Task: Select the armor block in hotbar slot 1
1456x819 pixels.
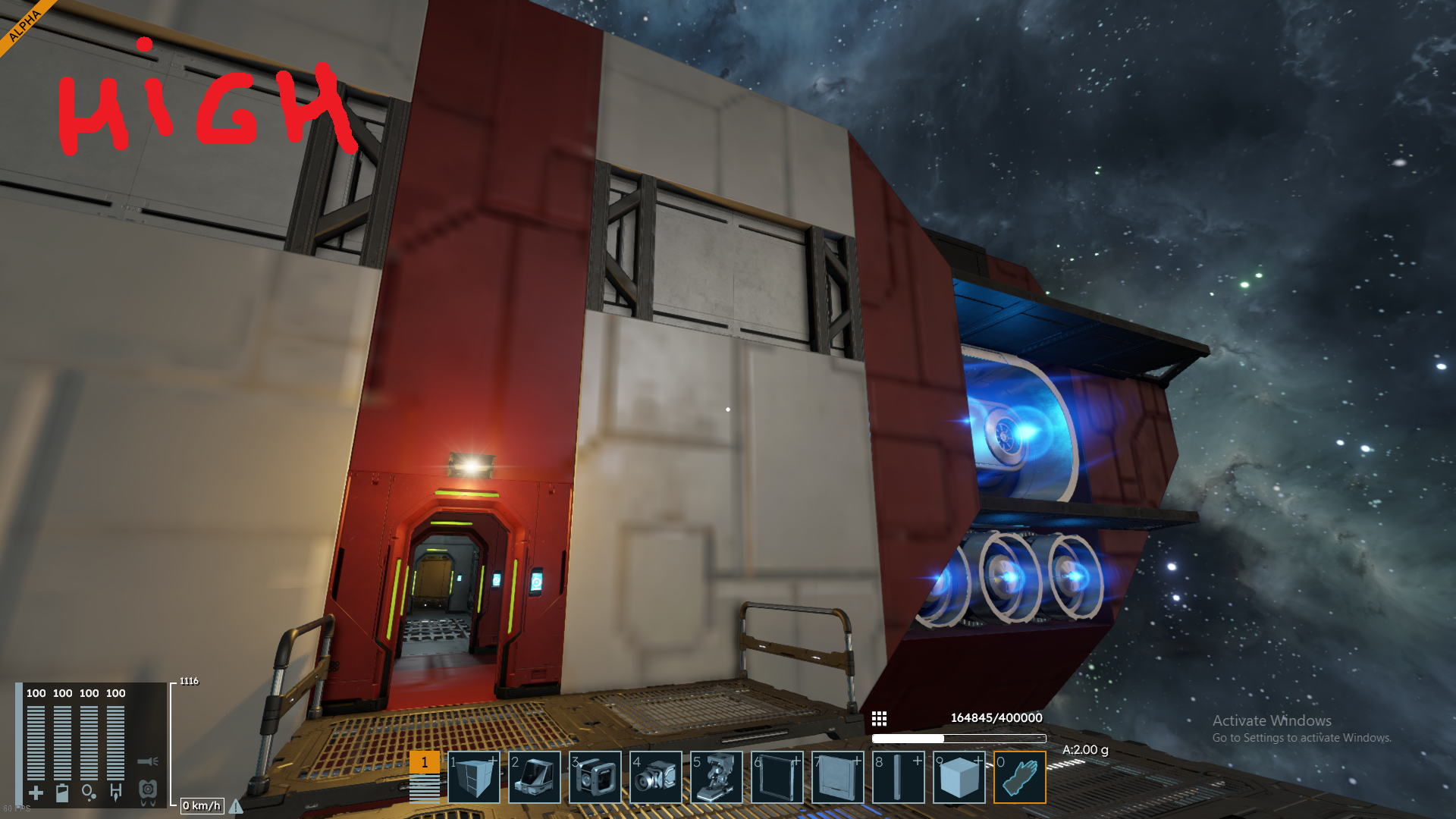Action: click(474, 777)
